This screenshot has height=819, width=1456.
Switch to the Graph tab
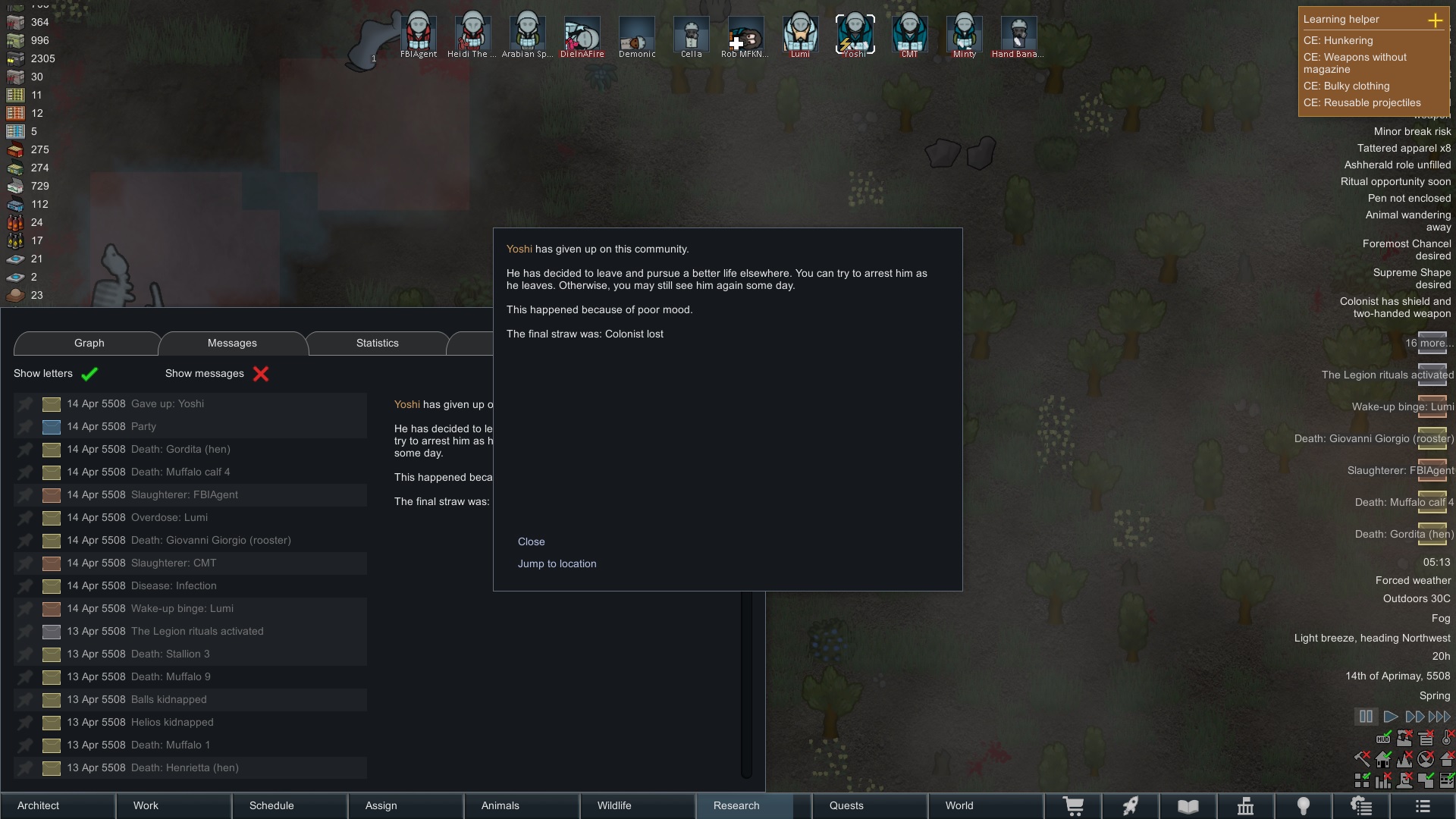[x=89, y=343]
